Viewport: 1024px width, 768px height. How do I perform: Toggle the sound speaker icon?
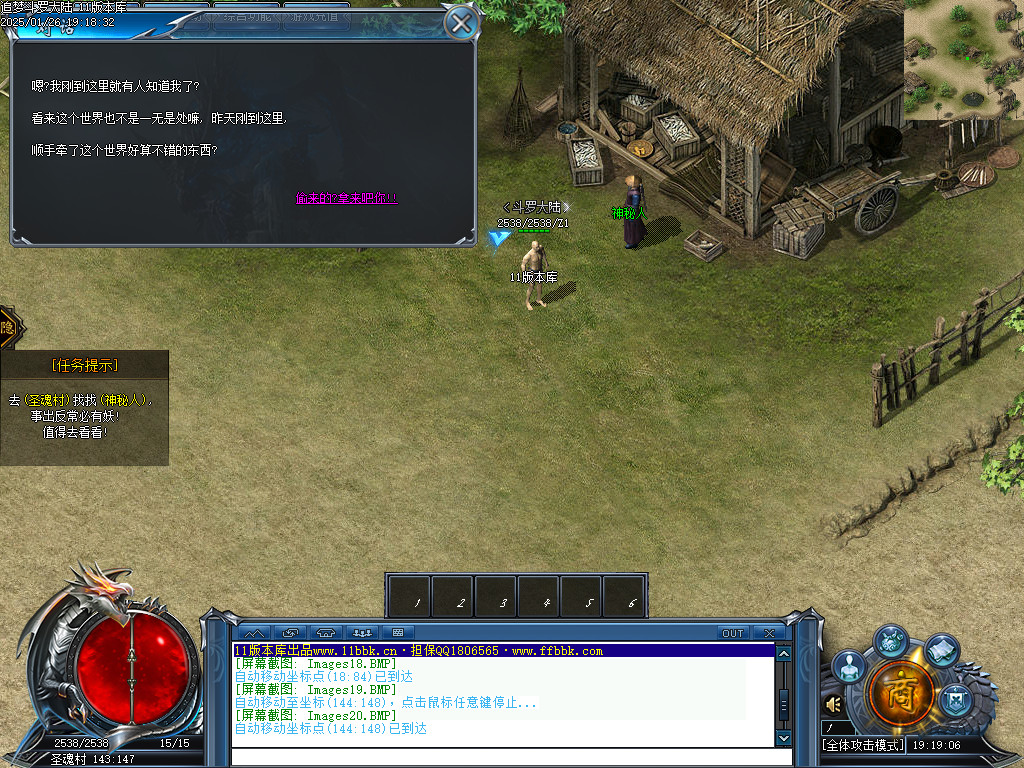pyautogui.click(x=834, y=704)
